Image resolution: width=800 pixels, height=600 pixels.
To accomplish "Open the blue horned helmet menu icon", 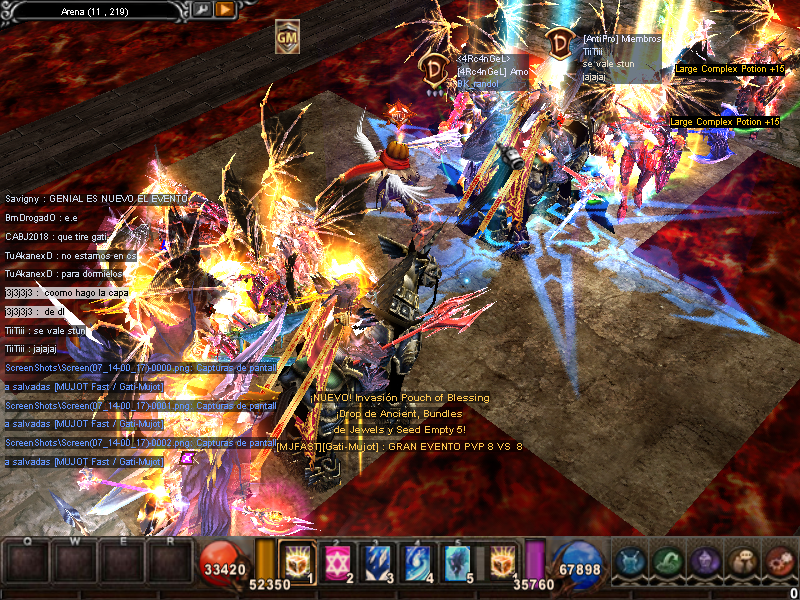I will pyautogui.click(x=630, y=561).
